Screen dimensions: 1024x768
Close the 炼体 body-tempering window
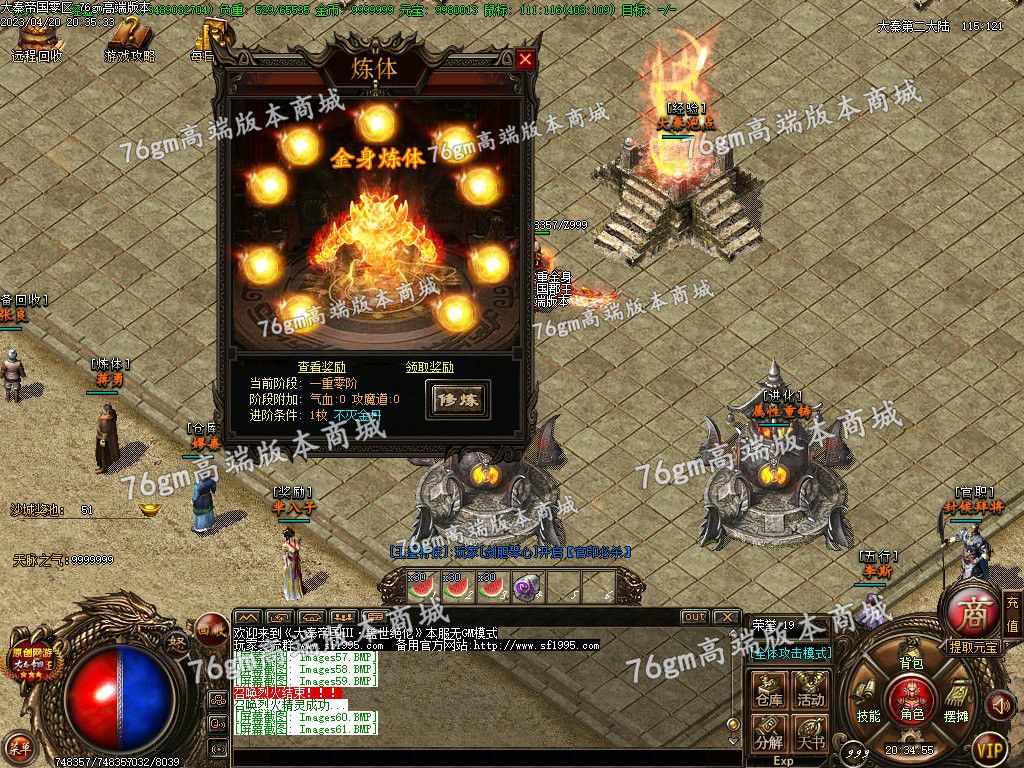pyautogui.click(x=525, y=60)
